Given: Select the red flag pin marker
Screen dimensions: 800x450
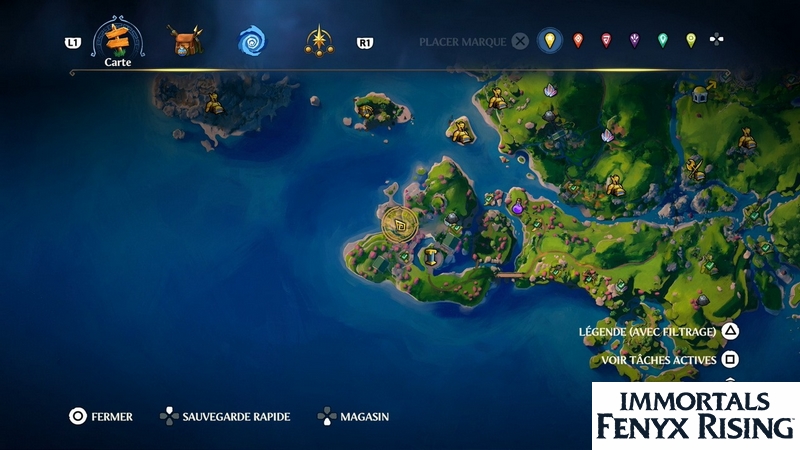Looking at the screenshot, I should [606, 41].
